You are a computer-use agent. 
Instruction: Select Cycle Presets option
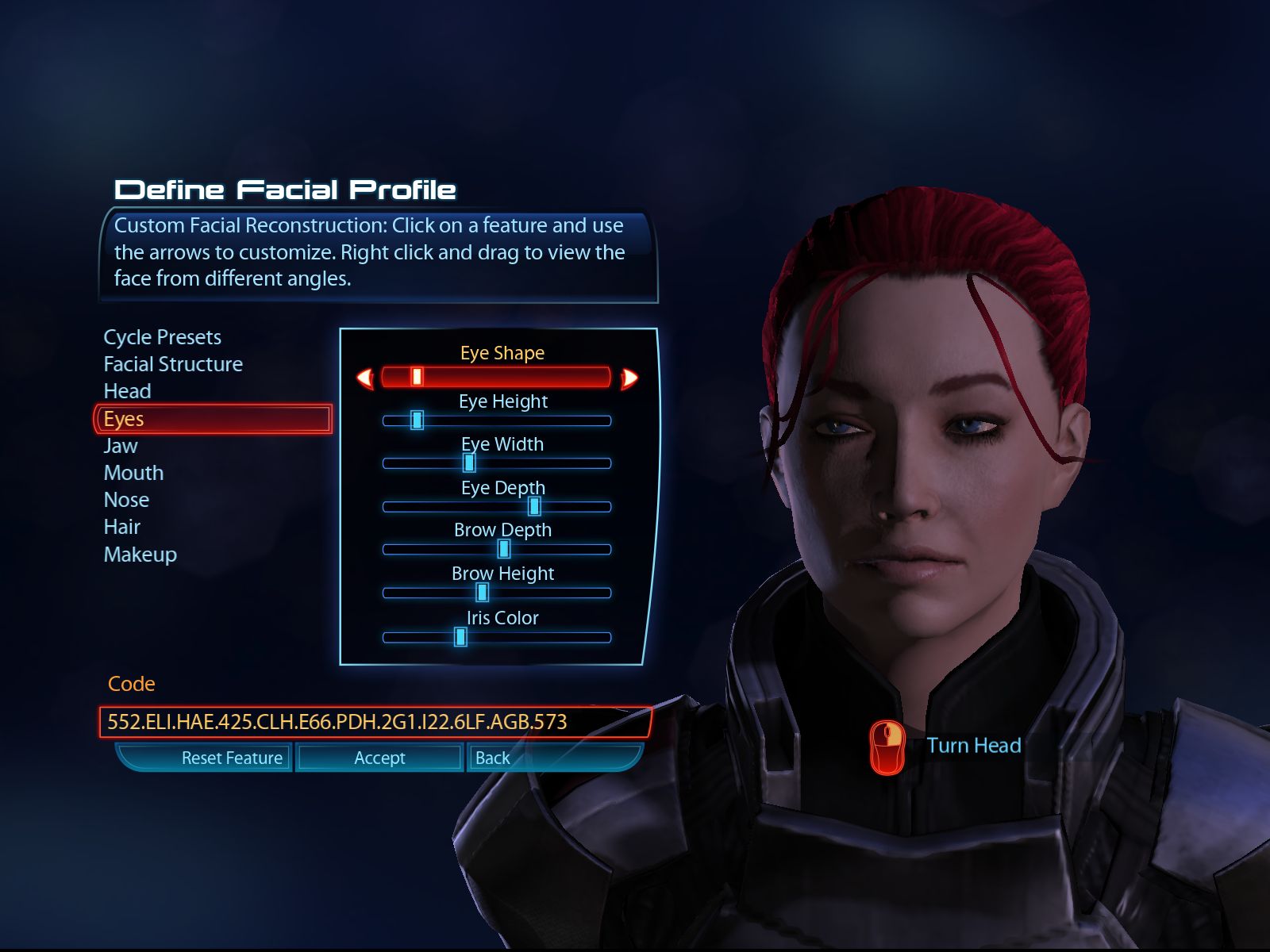coord(163,337)
